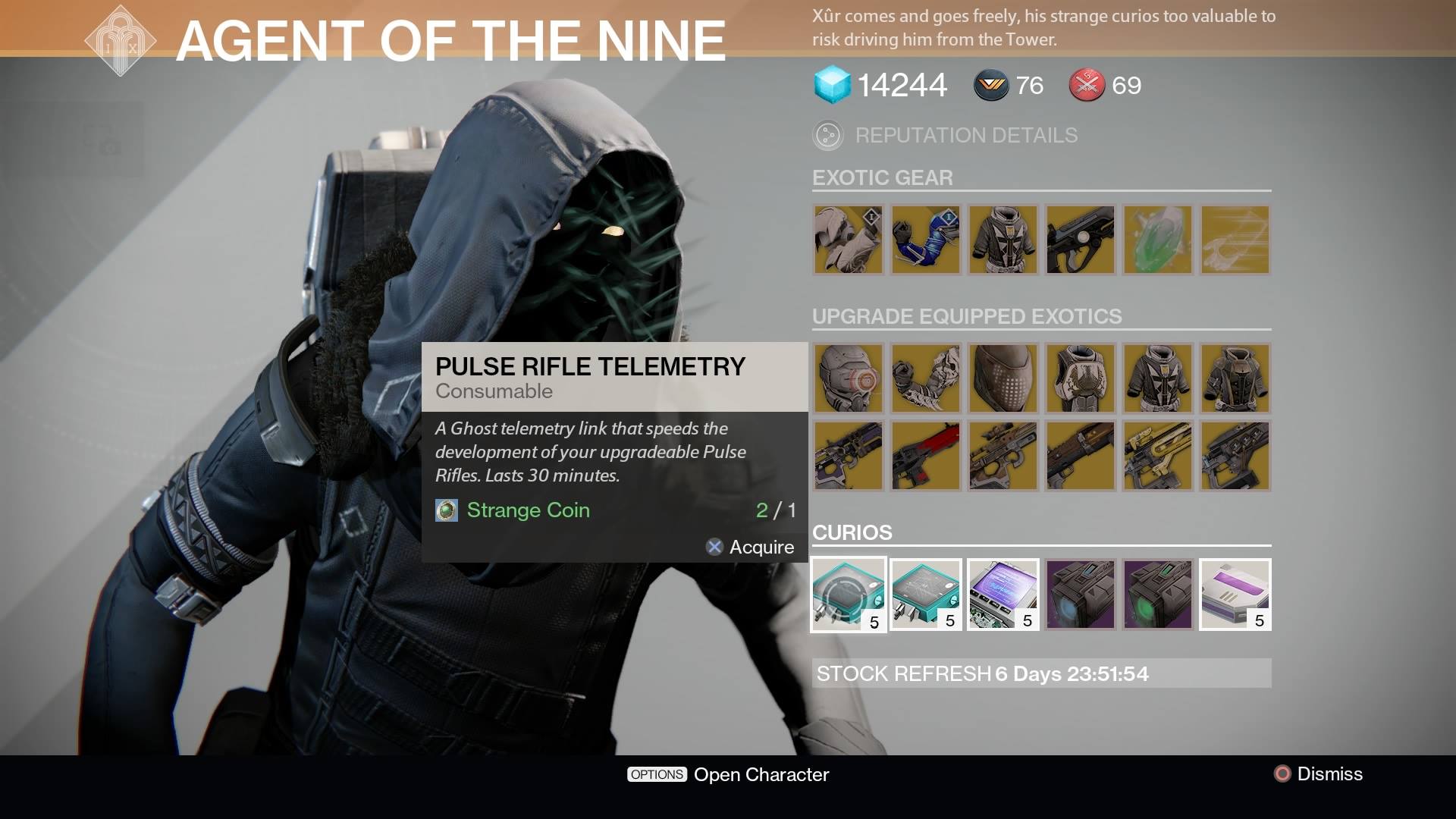Click the Options prompt to open character
The height and width of the screenshot is (819, 1456).
tap(656, 774)
